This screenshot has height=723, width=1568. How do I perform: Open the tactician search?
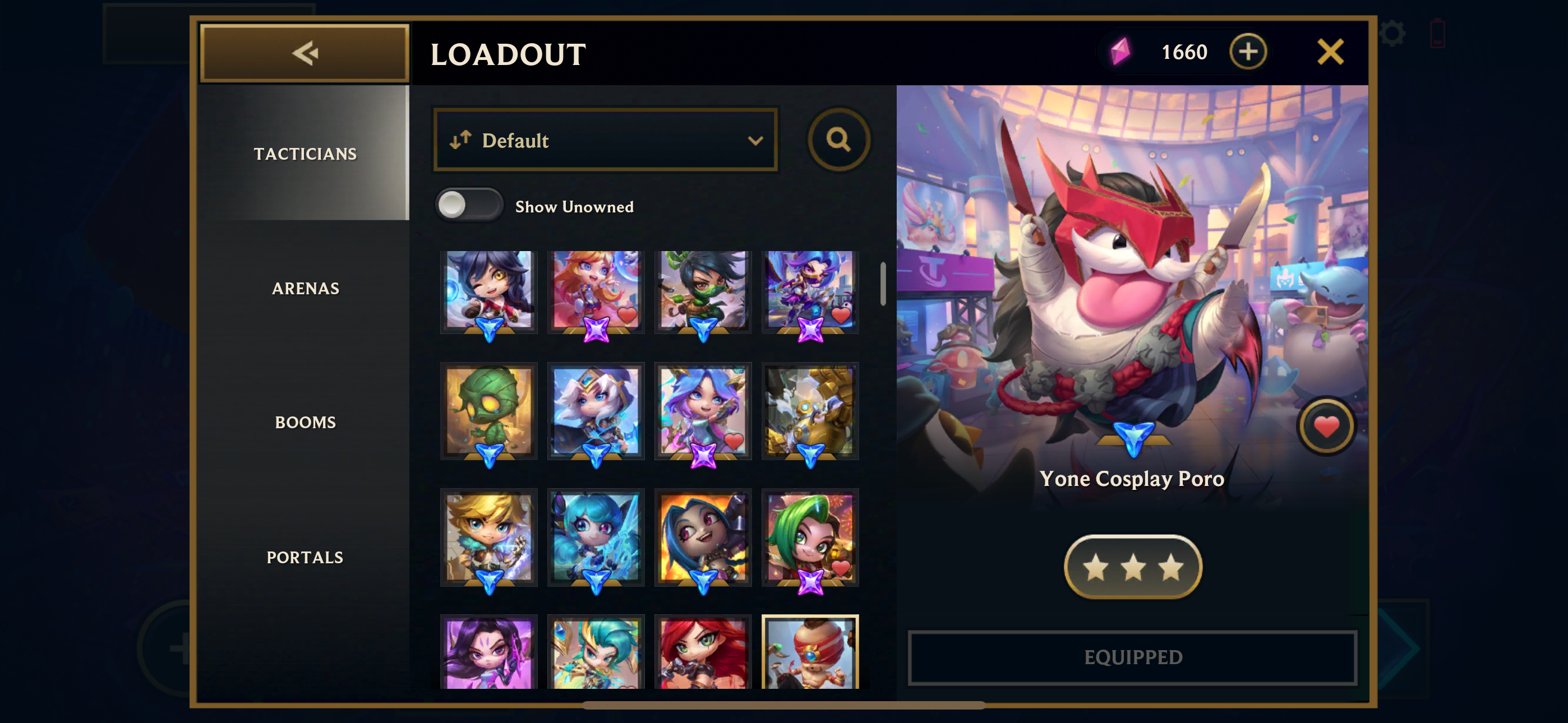838,140
